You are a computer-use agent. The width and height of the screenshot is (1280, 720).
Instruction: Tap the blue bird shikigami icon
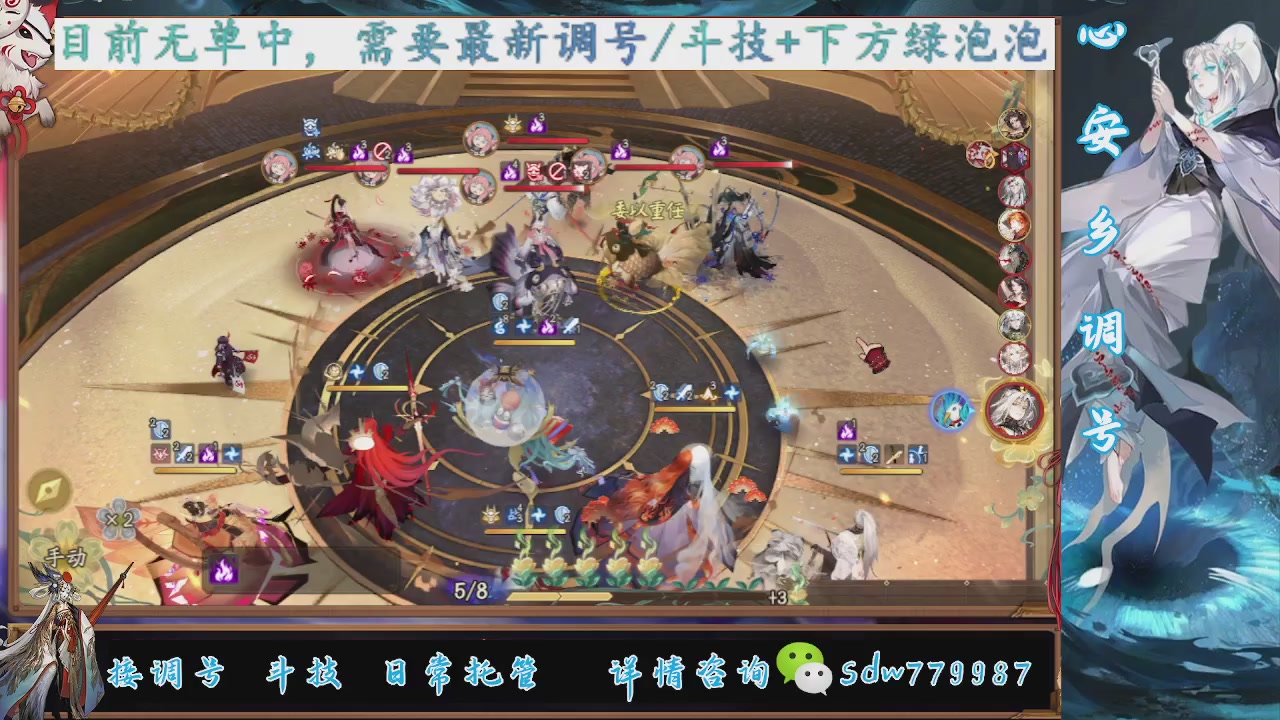952,412
